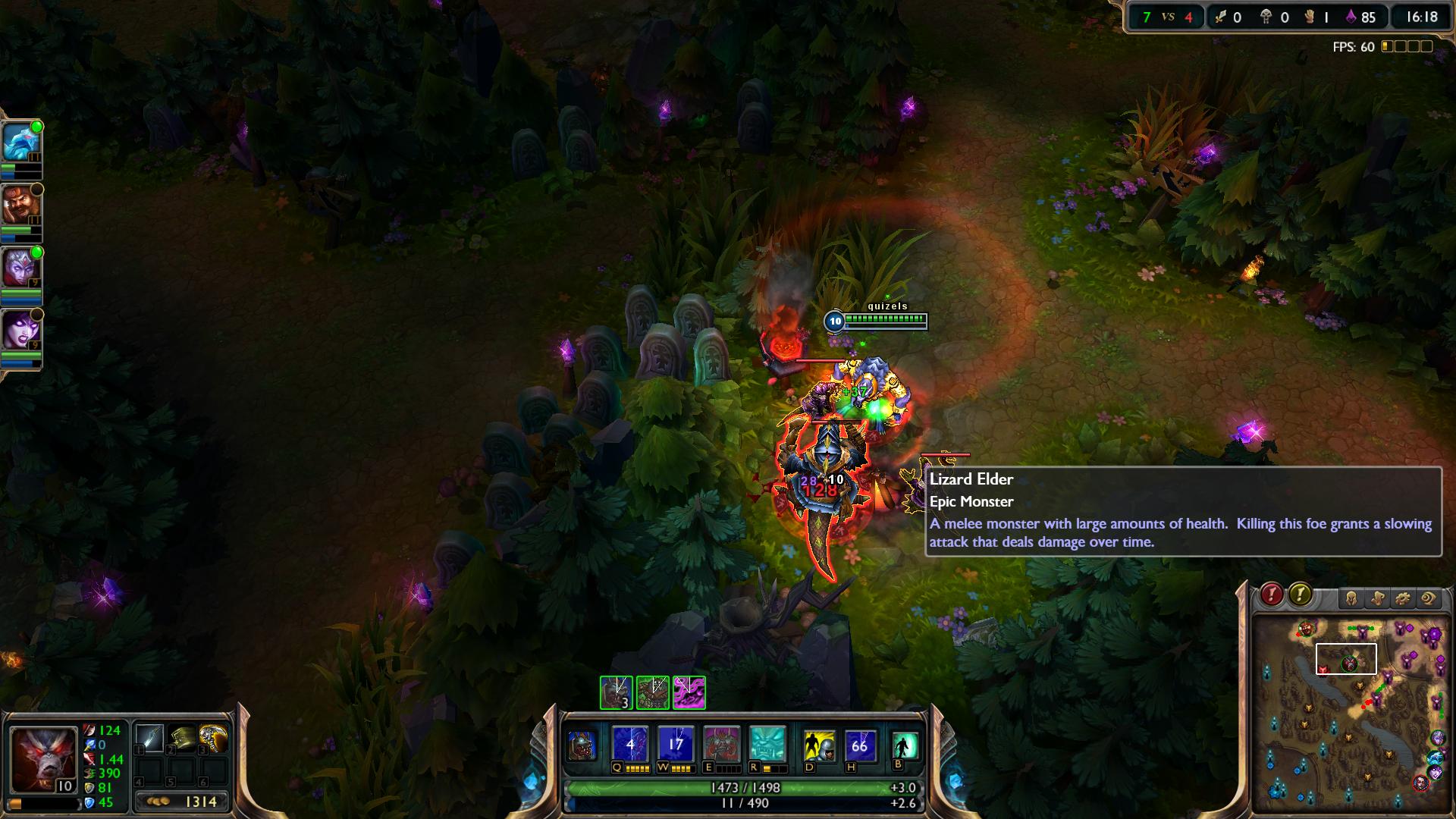Click the Recall button labeled B
Viewport: 1456px width, 819px height.
(904, 746)
